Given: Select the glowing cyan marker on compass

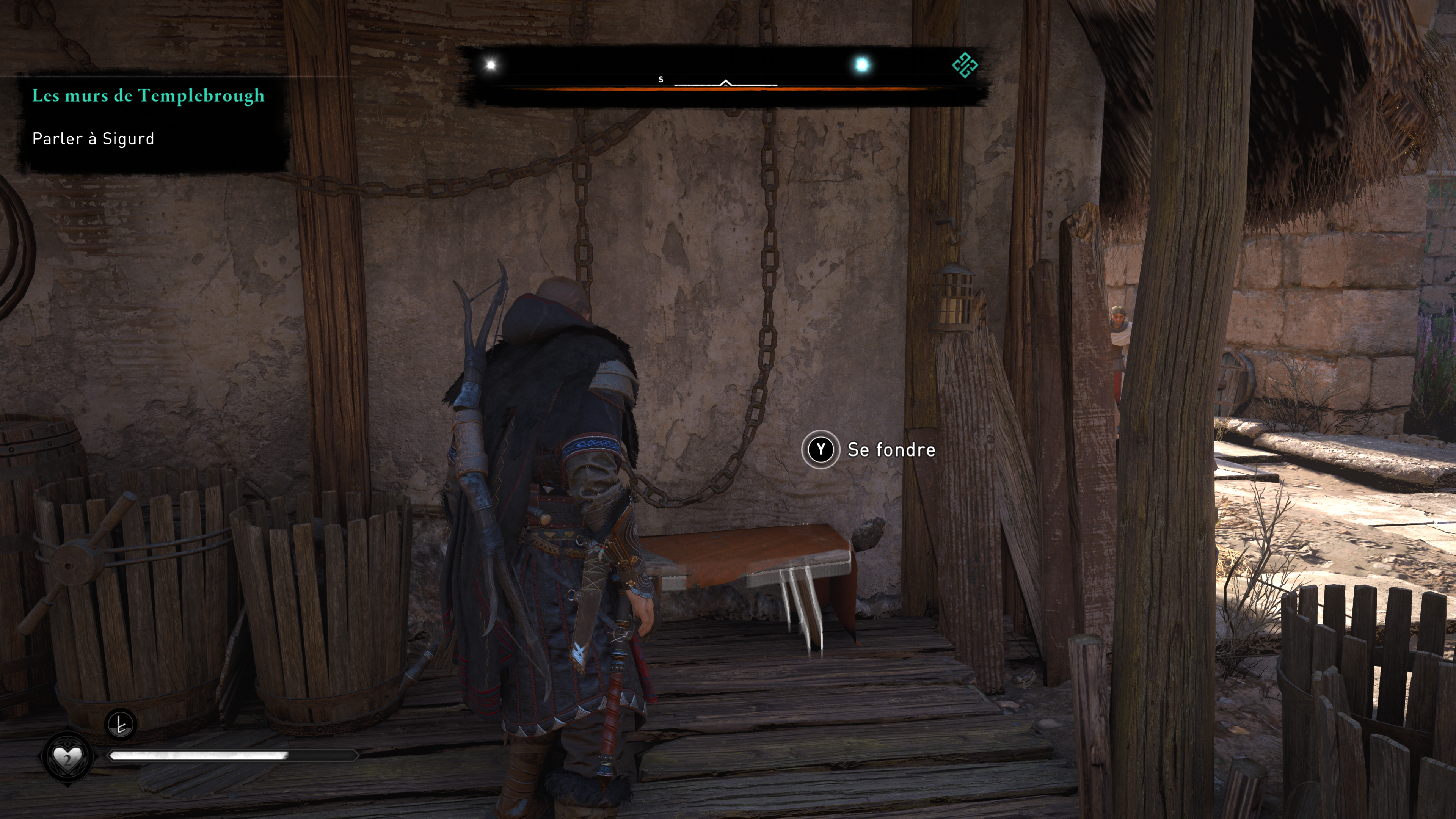Looking at the screenshot, I should point(861,65).
